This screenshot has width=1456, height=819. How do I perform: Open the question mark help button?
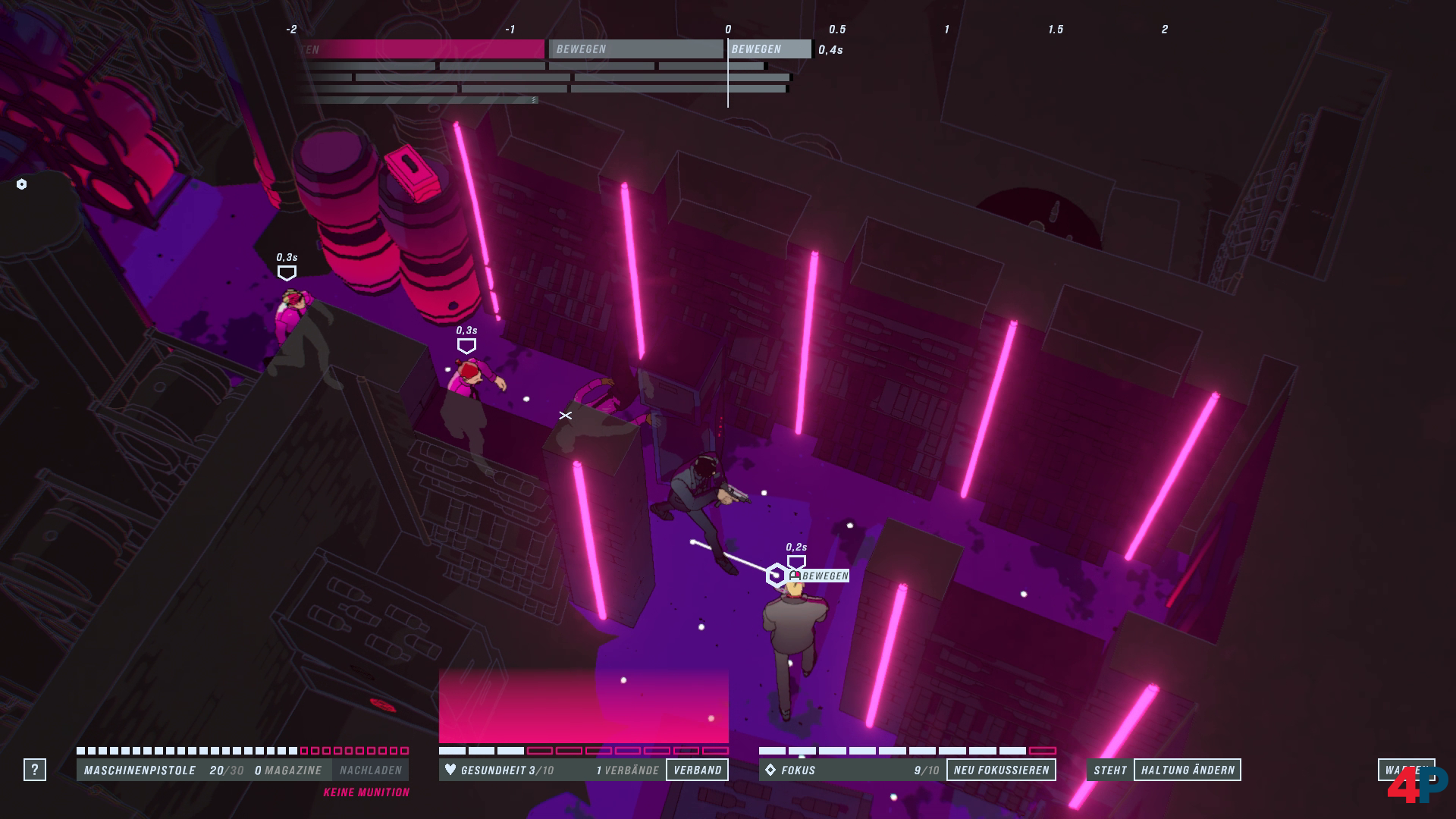tap(34, 770)
